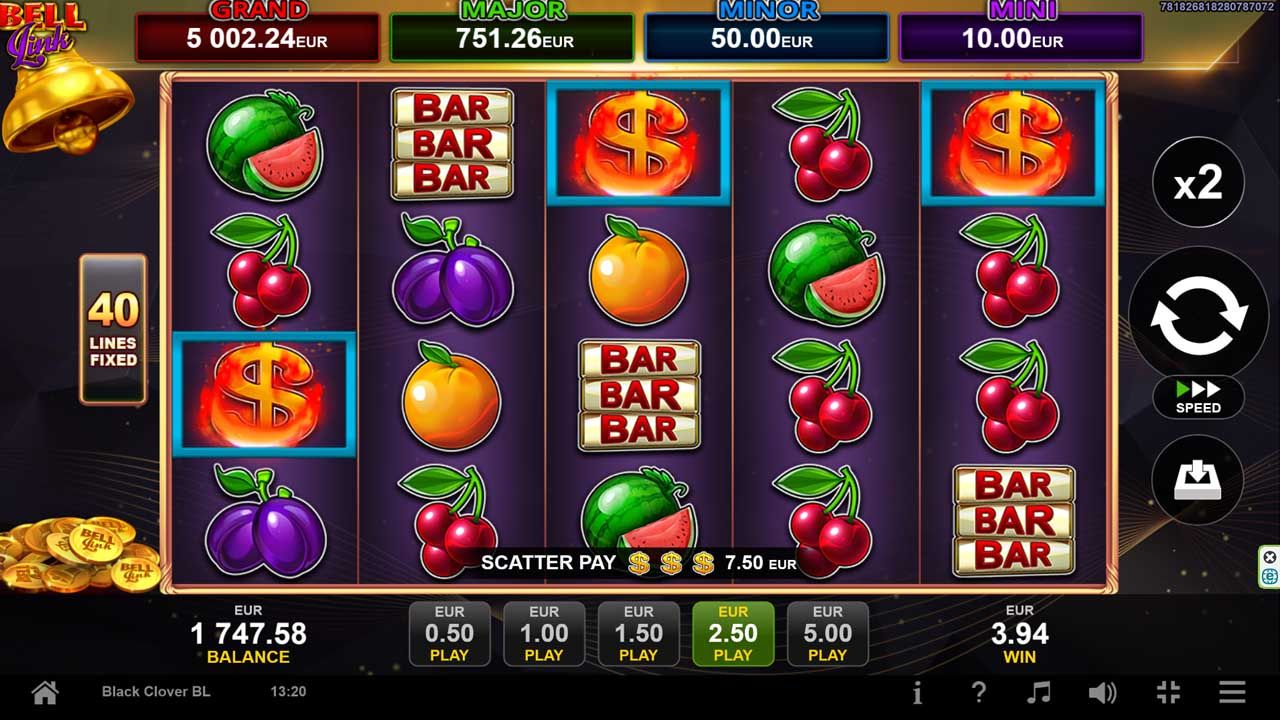Open the paytable info icon
Image resolution: width=1280 pixels, height=720 pixels.
click(x=917, y=692)
